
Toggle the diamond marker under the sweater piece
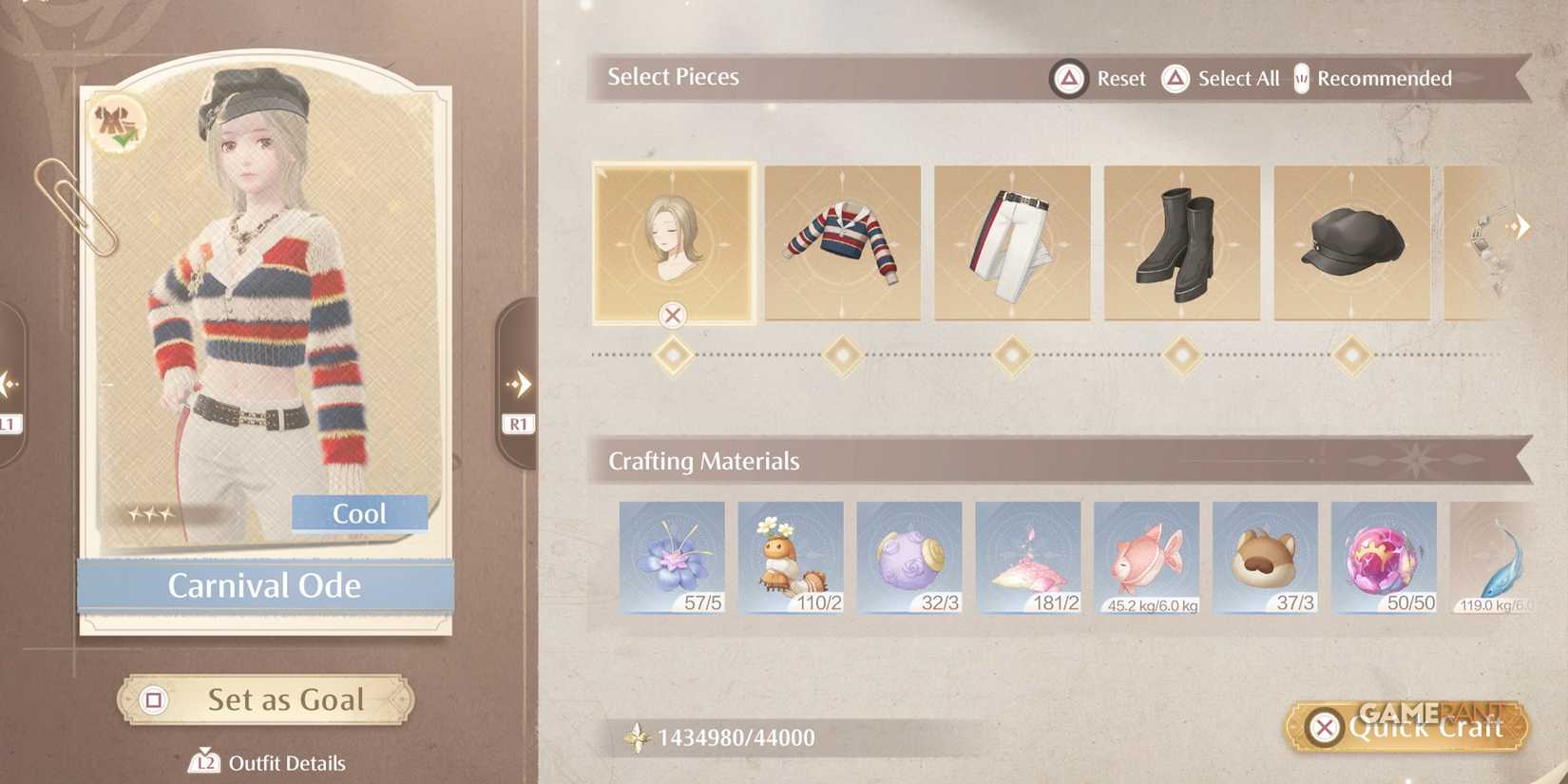[x=842, y=354]
